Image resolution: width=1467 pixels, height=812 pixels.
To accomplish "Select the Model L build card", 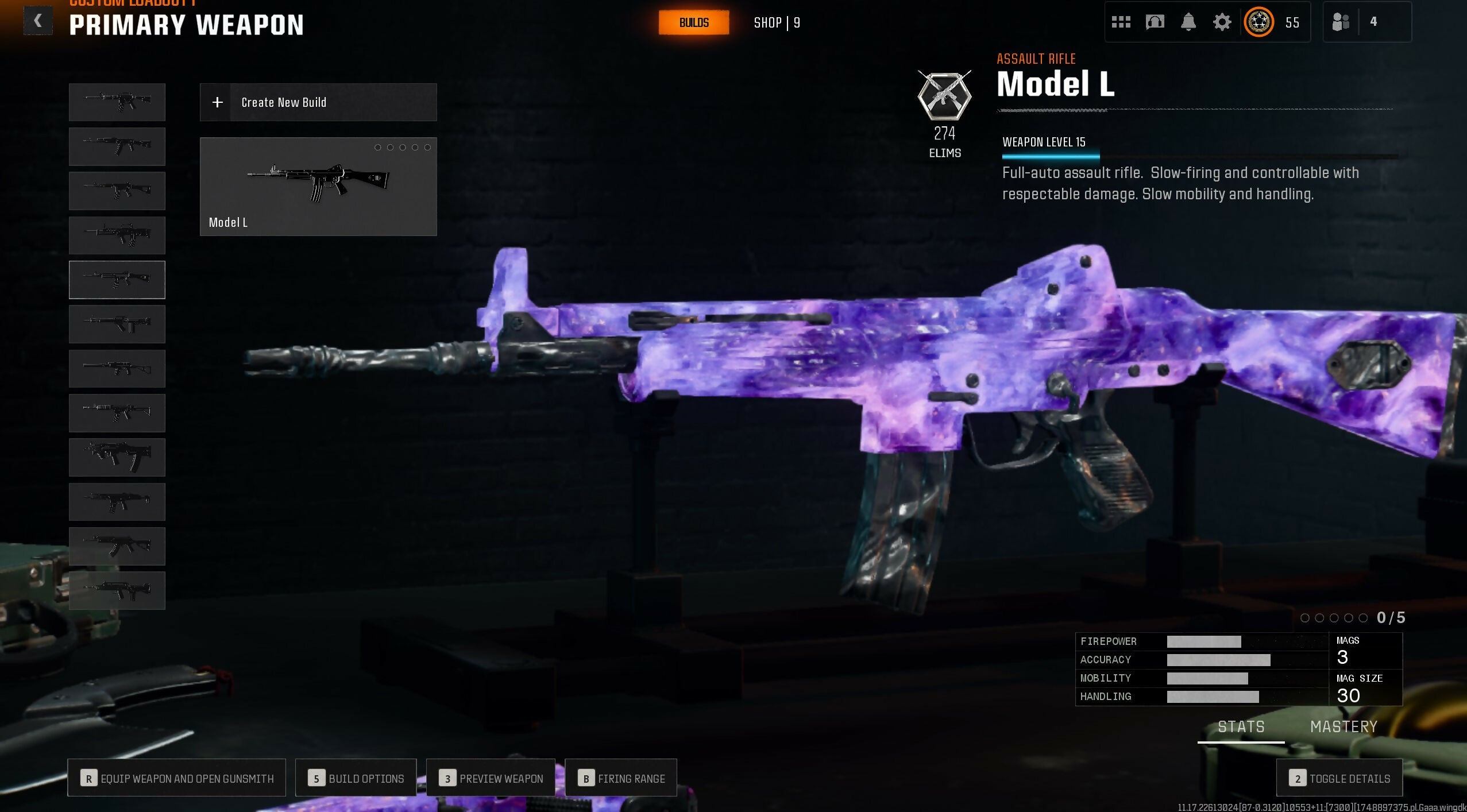I will pos(318,186).
